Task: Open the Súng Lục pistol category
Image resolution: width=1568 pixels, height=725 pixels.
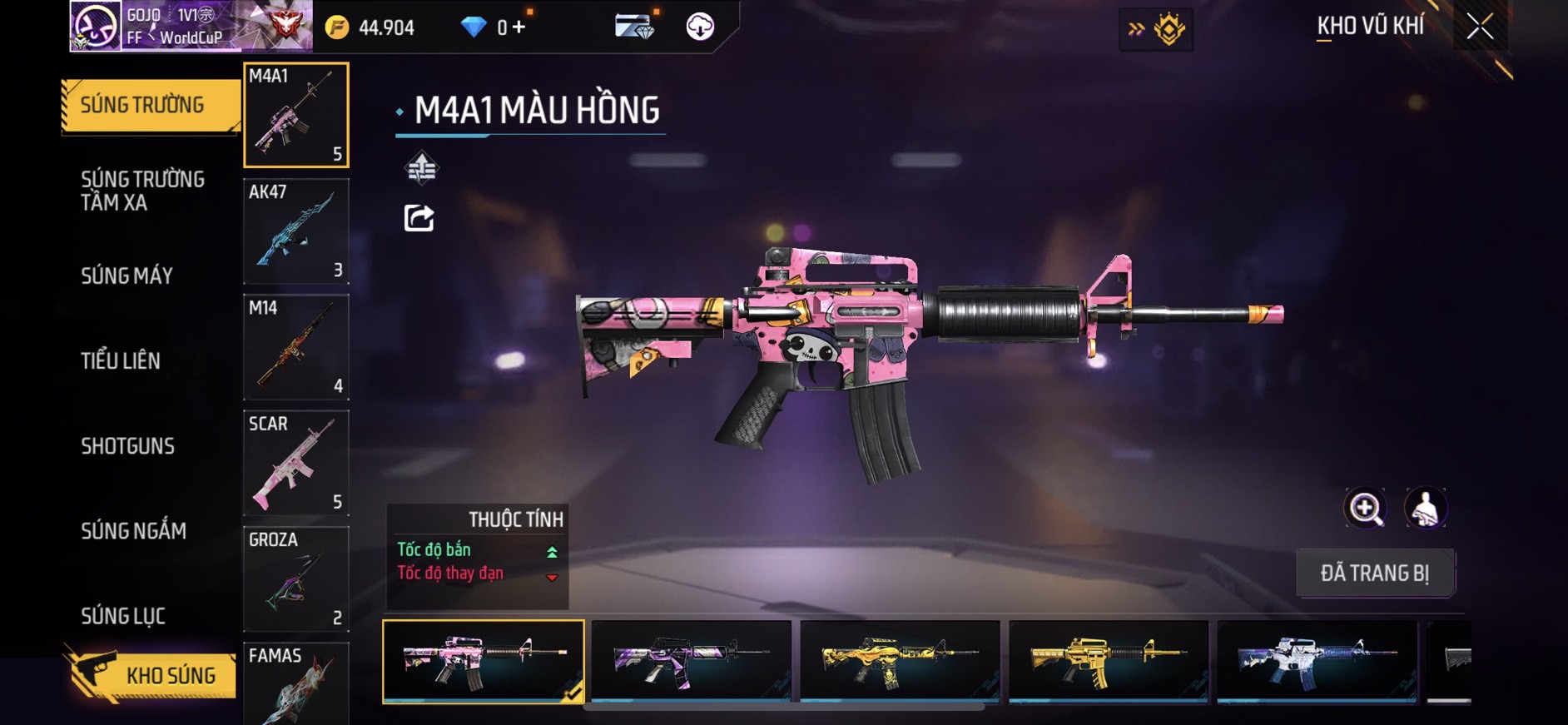Action: pos(123,616)
